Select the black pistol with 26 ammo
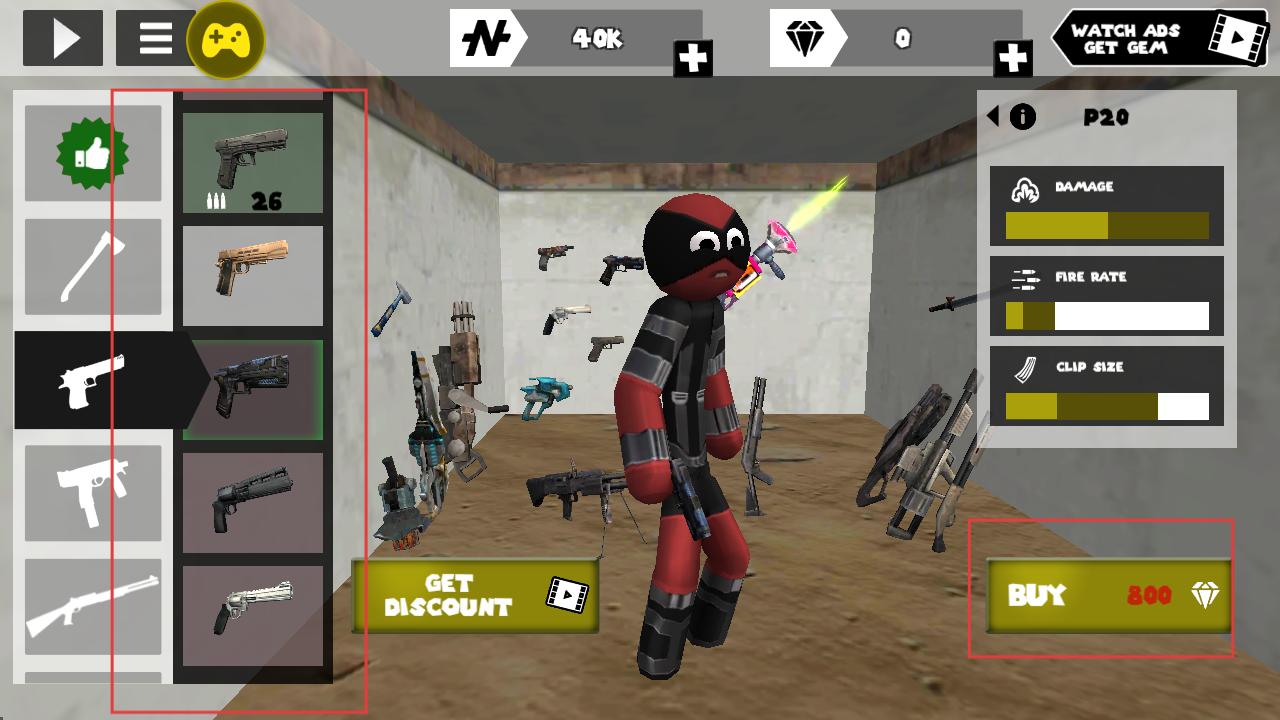The height and width of the screenshot is (720, 1280). coord(253,162)
